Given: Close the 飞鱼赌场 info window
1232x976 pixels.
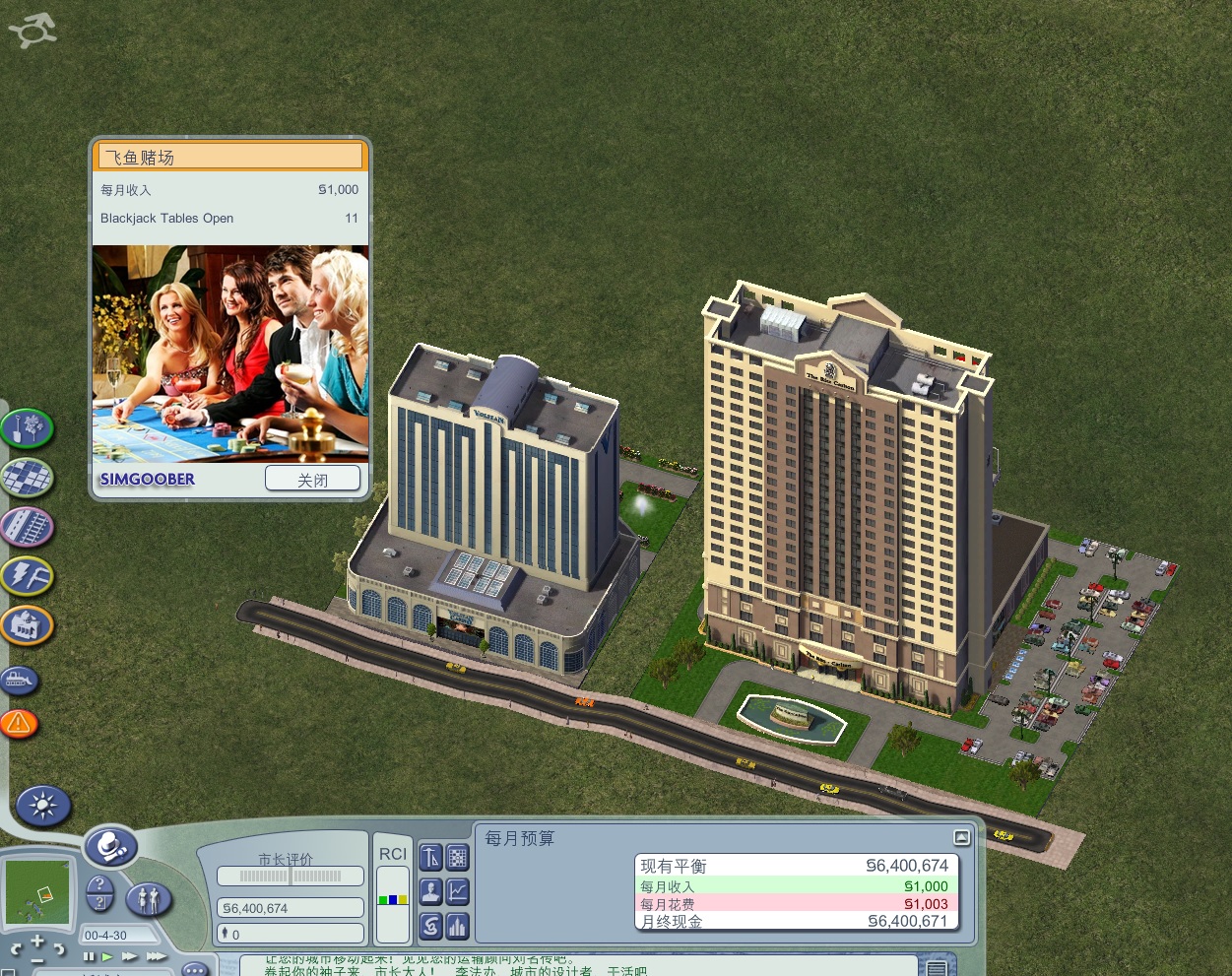Looking at the screenshot, I should pyautogui.click(x=312, y=480).
